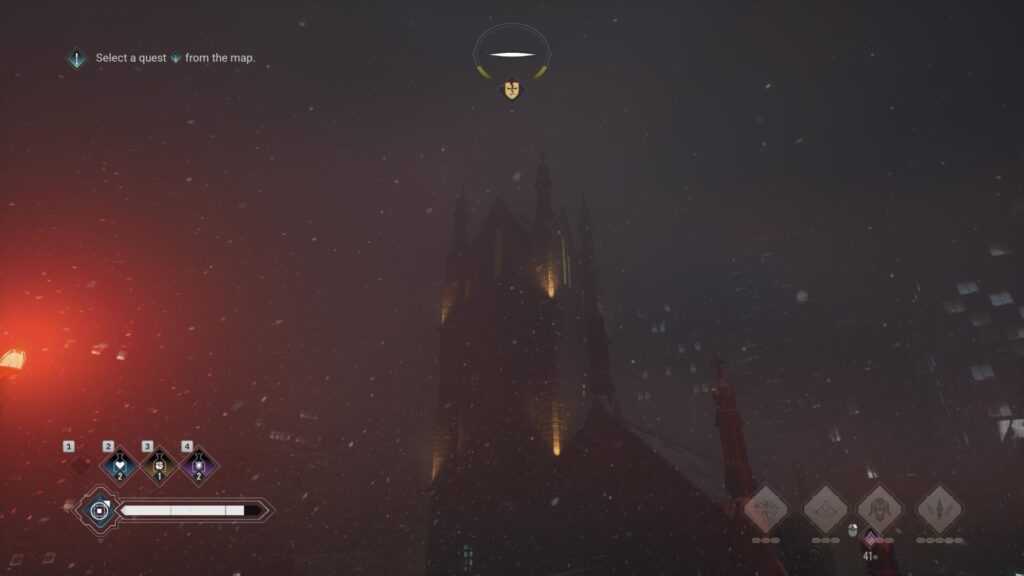Screen dimensions: 1024x576
Task: Use the yellow elixir in slot 3
Action: click(x=160, y=466)
